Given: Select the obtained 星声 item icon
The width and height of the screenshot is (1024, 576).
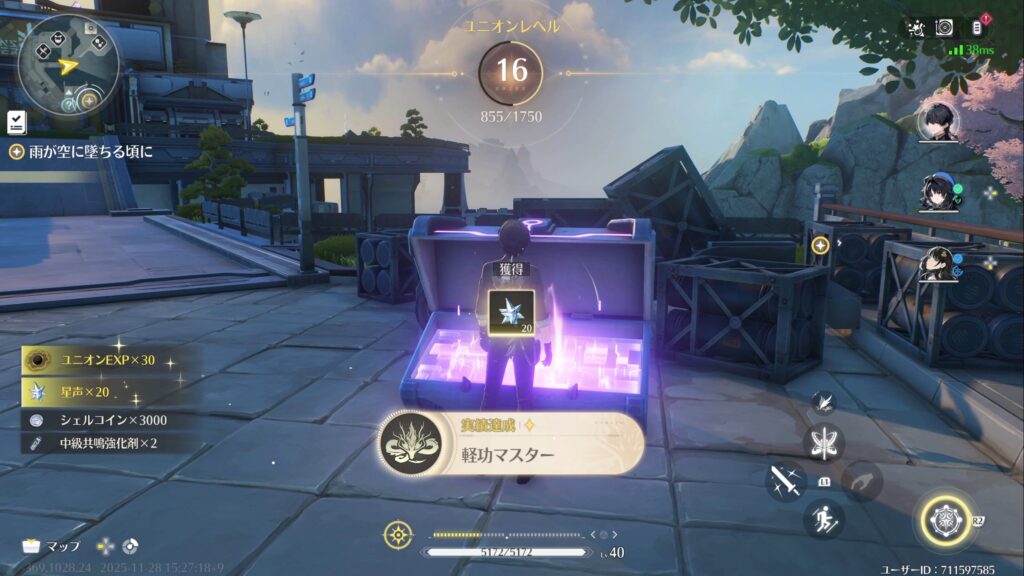Looking at the screenshot, I should 511,311.
